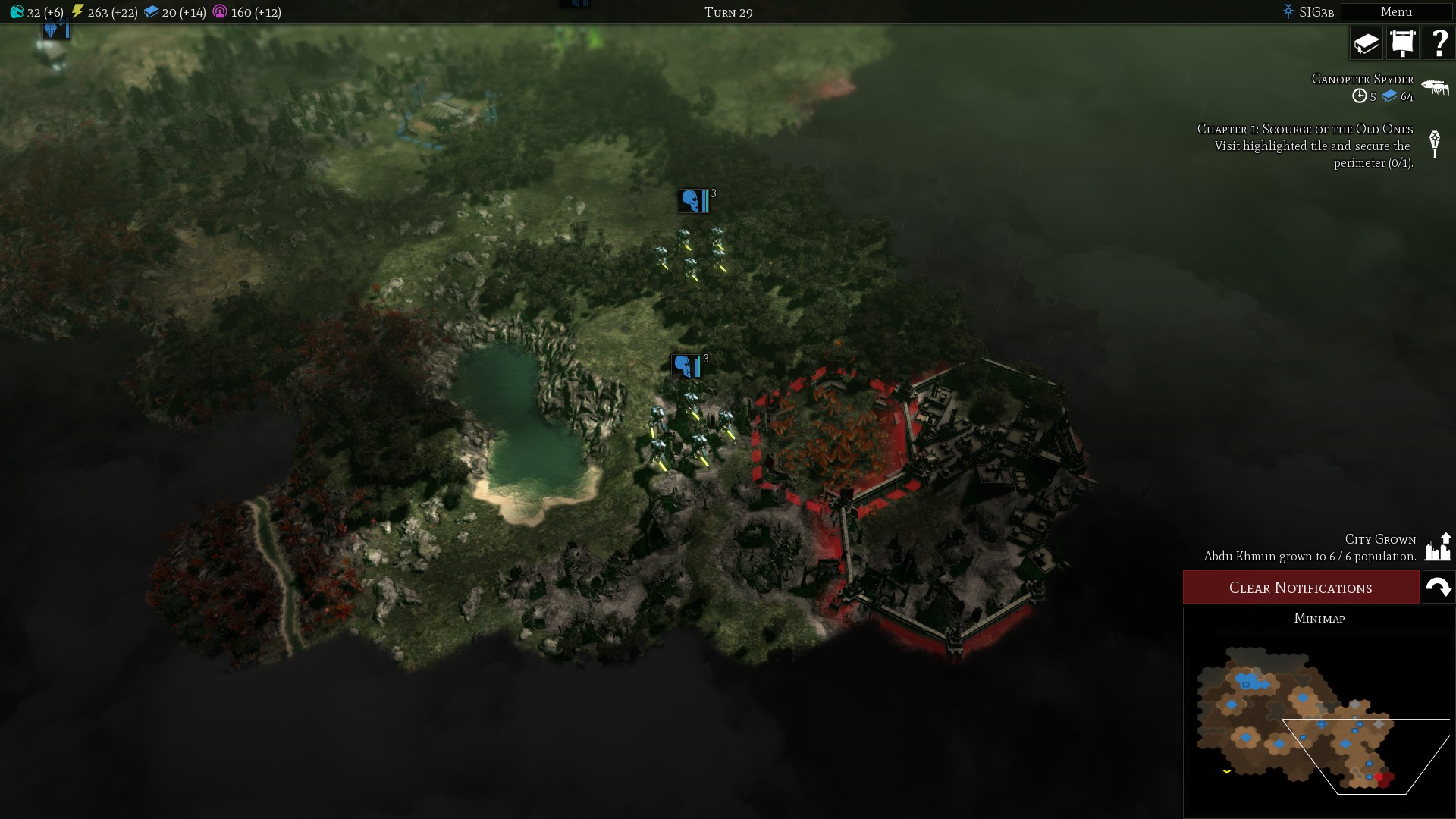
Task: Open the question mark help icon
Action: point(1439,43)
